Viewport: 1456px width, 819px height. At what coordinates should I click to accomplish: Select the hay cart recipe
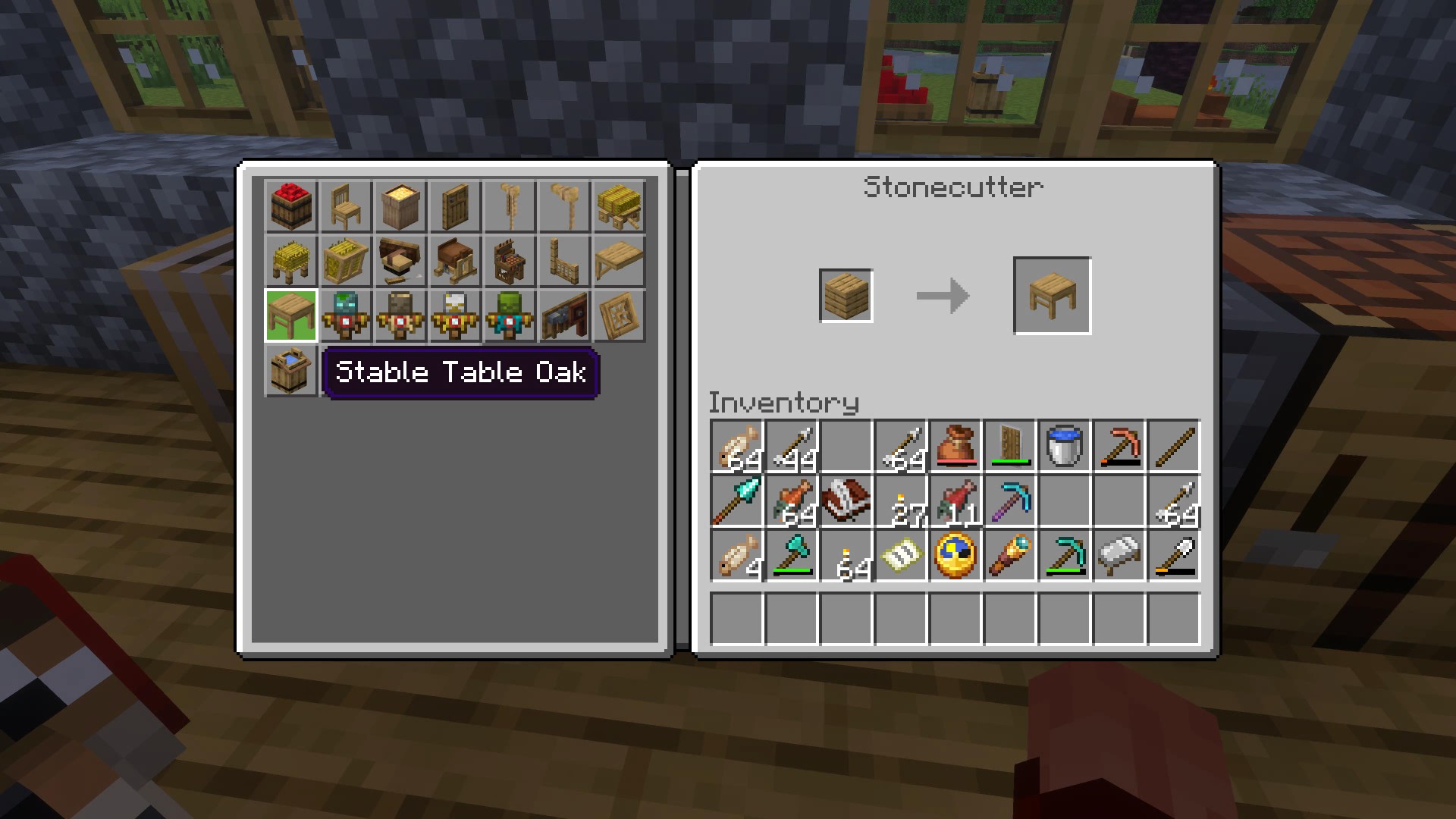[x=619, y=206]
